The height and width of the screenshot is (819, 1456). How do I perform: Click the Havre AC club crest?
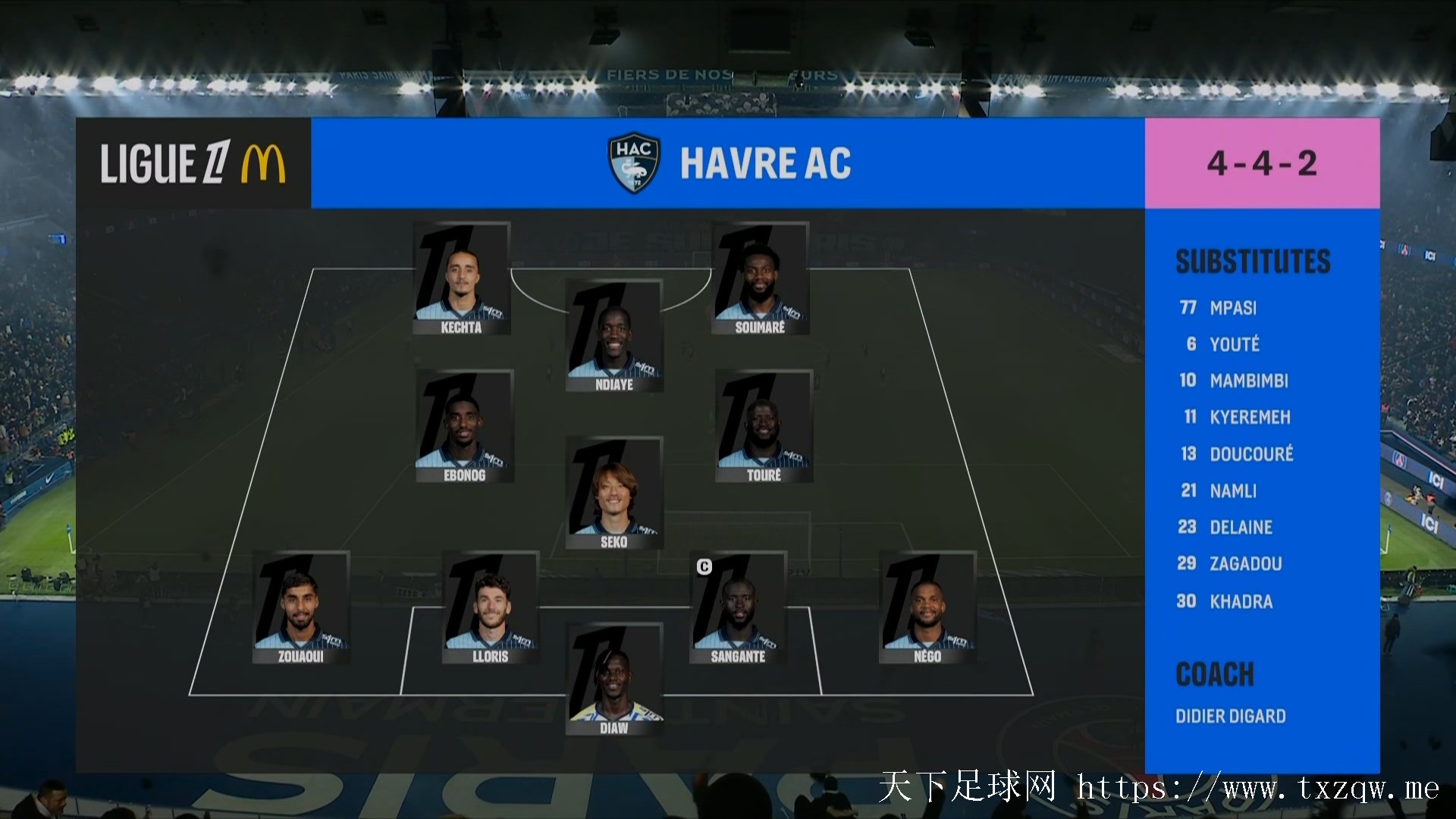(634, 163)
